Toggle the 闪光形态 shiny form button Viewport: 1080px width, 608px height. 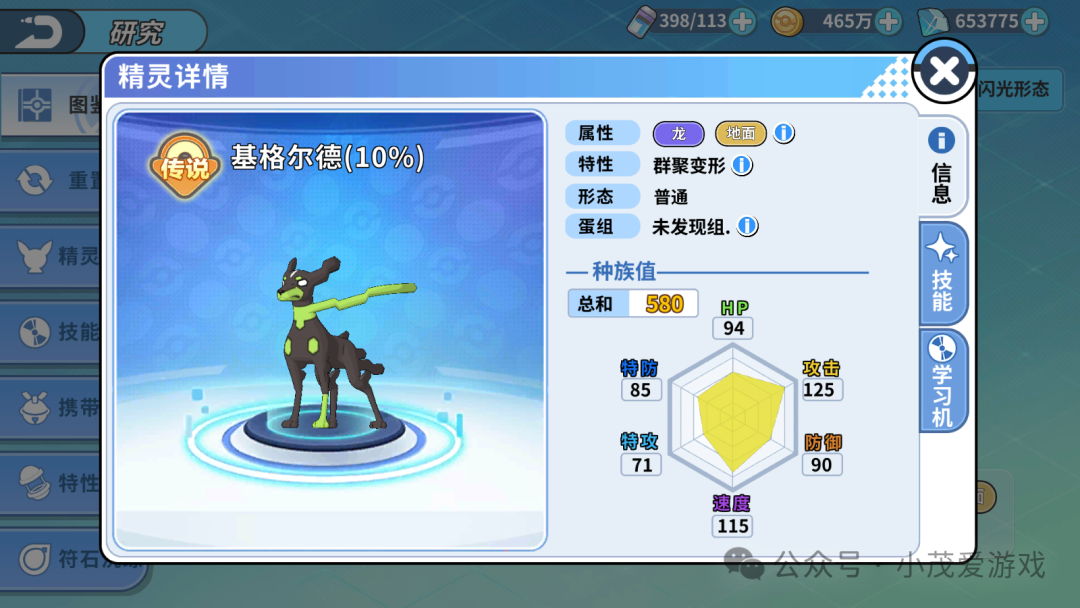coord(1014,89)
